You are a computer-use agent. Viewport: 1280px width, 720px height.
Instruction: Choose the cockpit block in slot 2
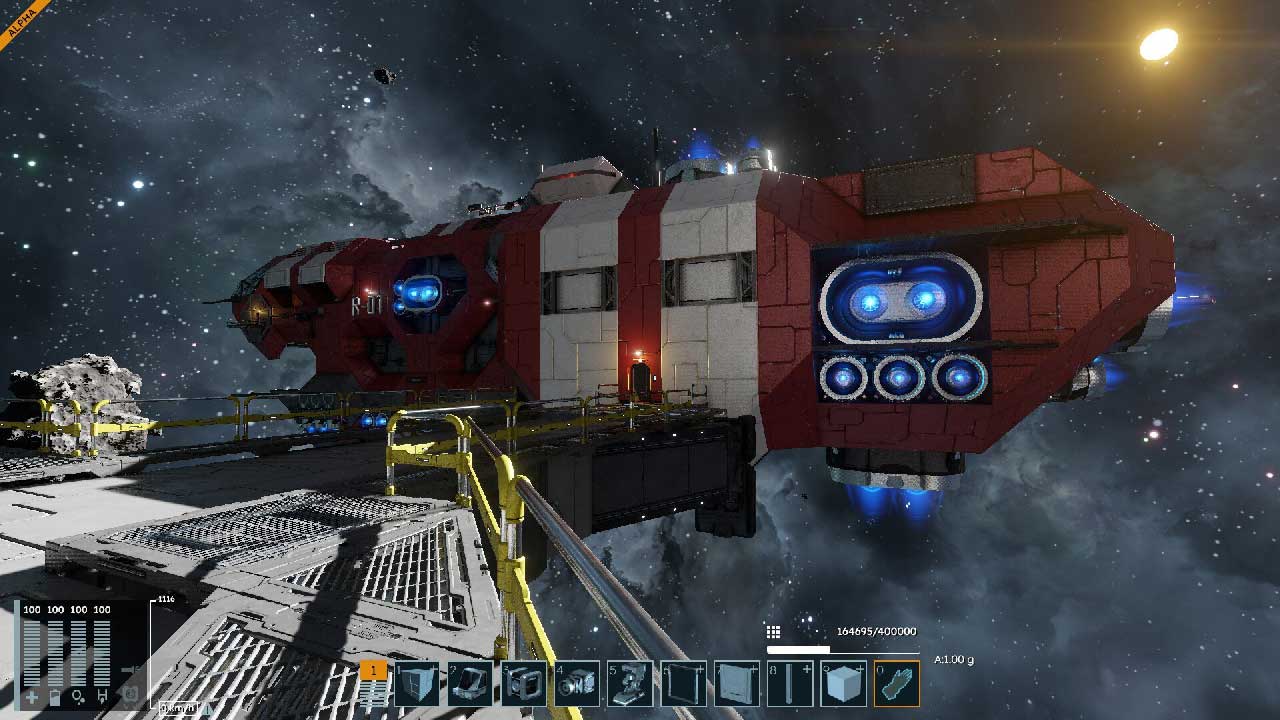coord(469,684)
